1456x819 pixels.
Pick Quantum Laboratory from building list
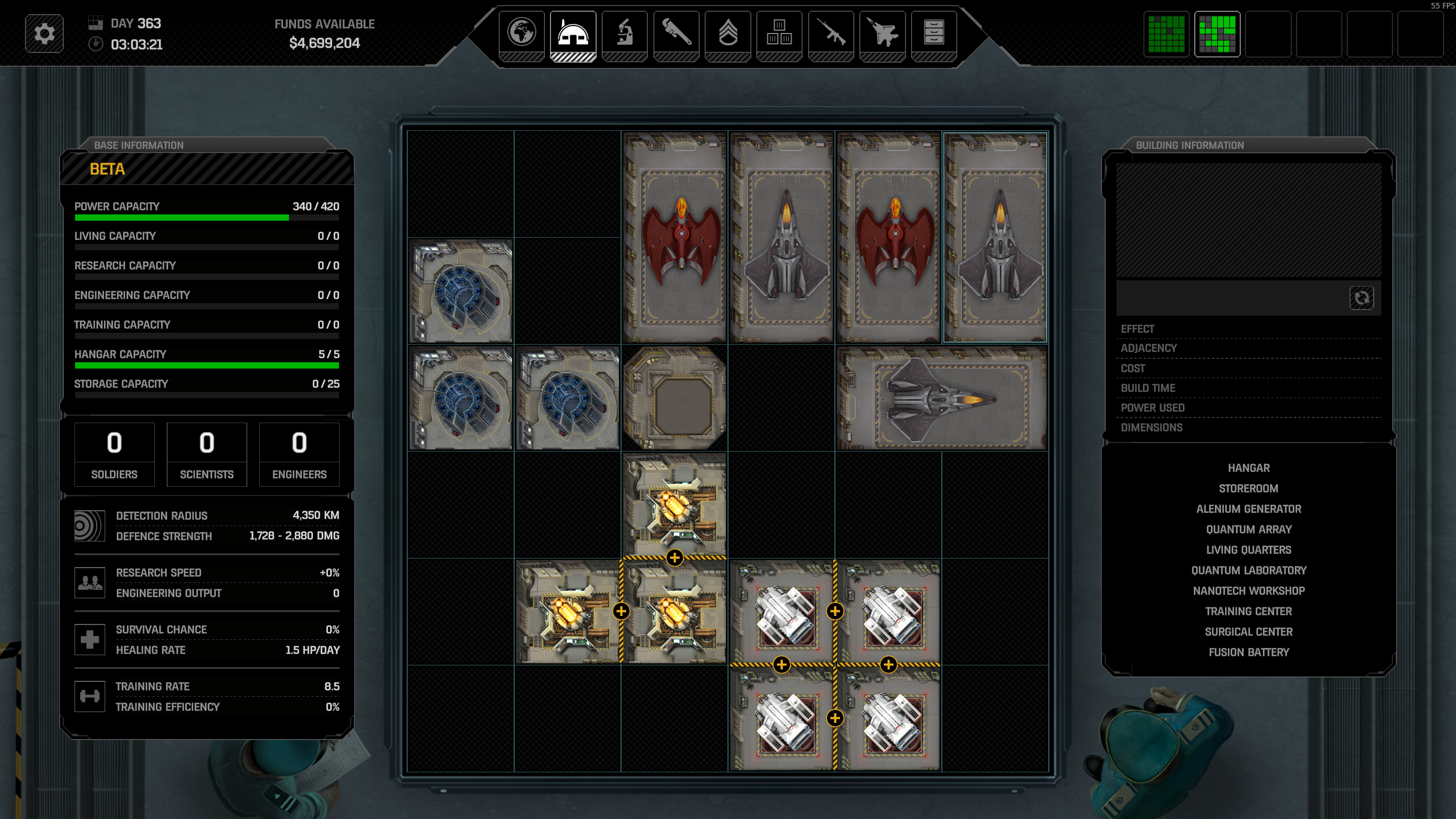[x=1248, y=570]
